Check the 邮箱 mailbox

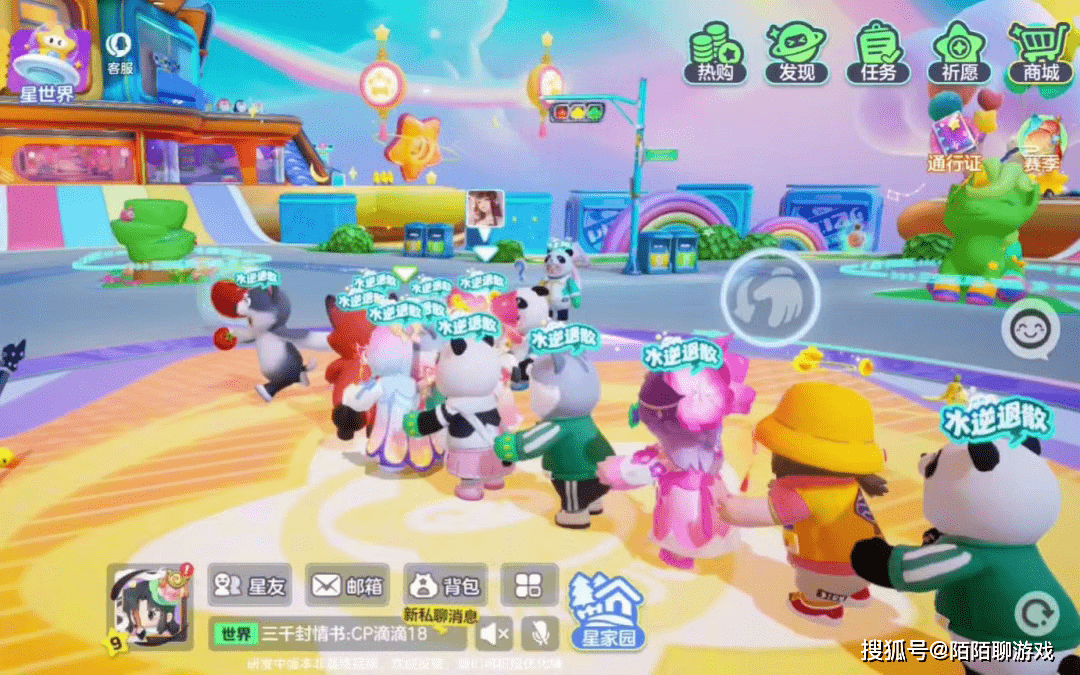(347, 585)
